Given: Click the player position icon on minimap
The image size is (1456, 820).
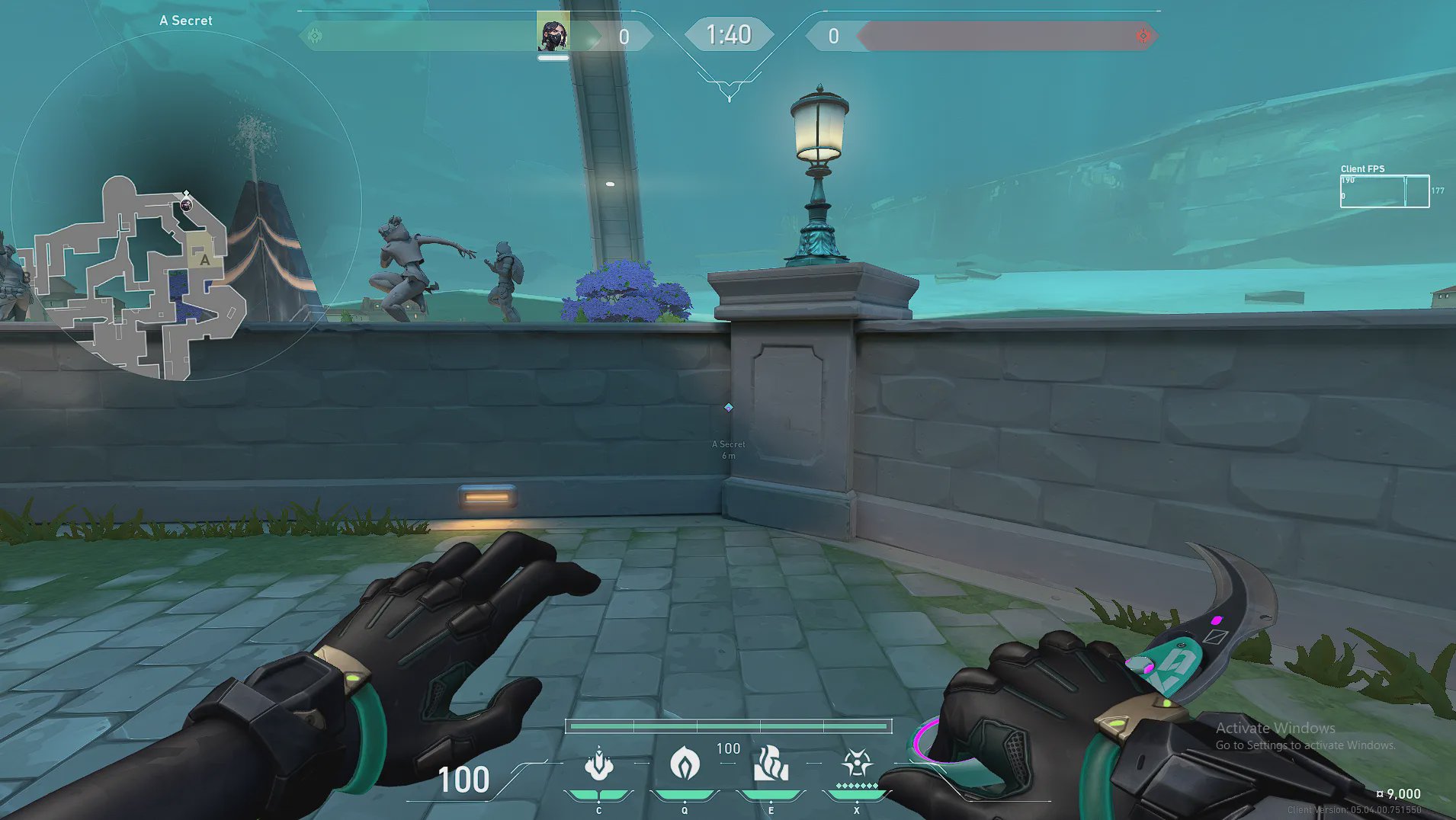Looking at the screenshot, I should pos(186,205).
